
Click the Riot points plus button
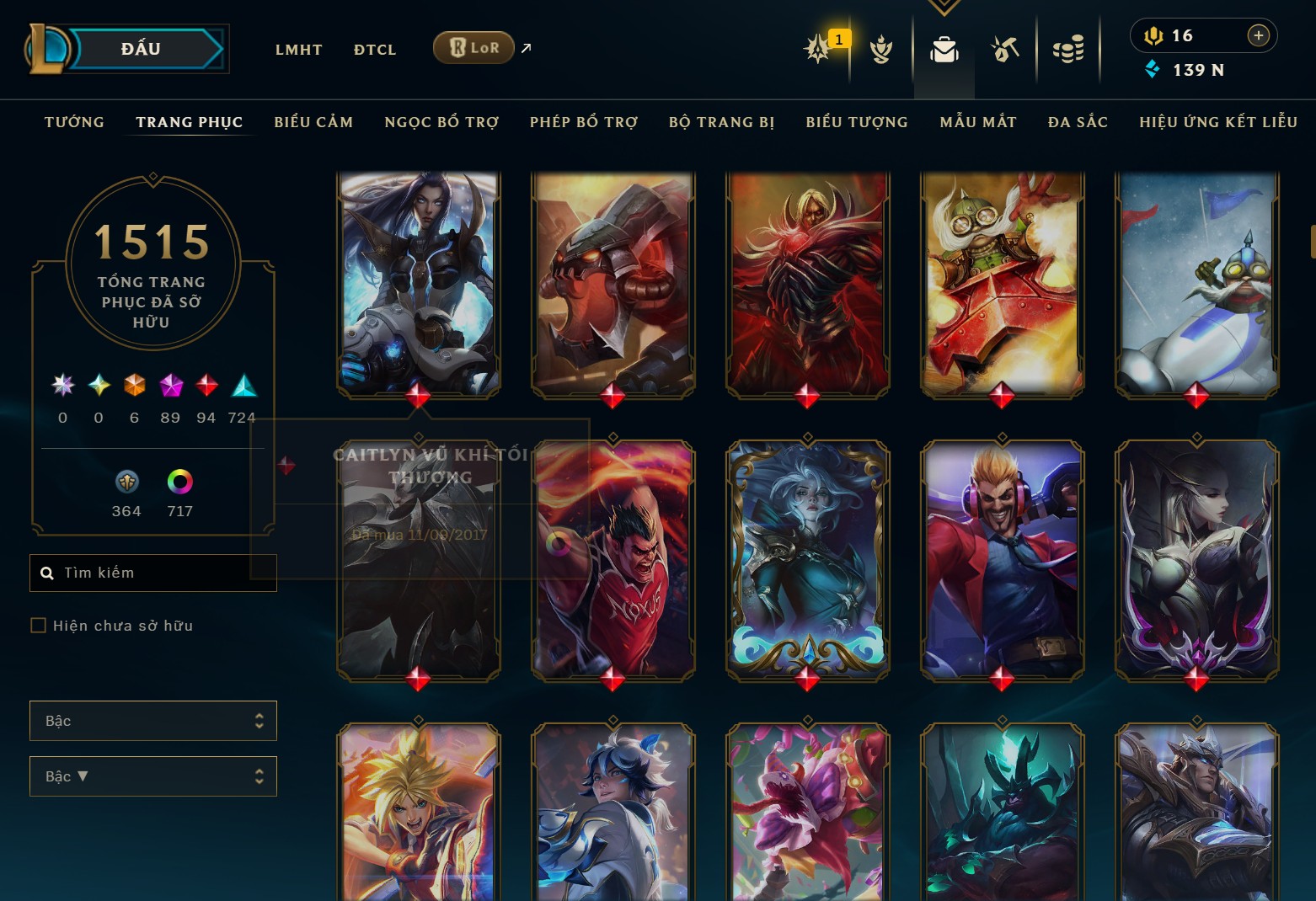click(x=1259, y=35)
